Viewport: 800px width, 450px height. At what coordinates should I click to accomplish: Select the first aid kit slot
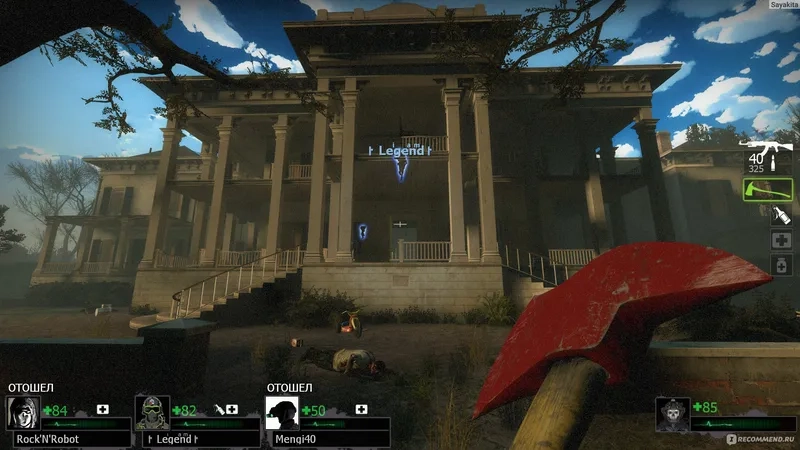tap(781, 241)
